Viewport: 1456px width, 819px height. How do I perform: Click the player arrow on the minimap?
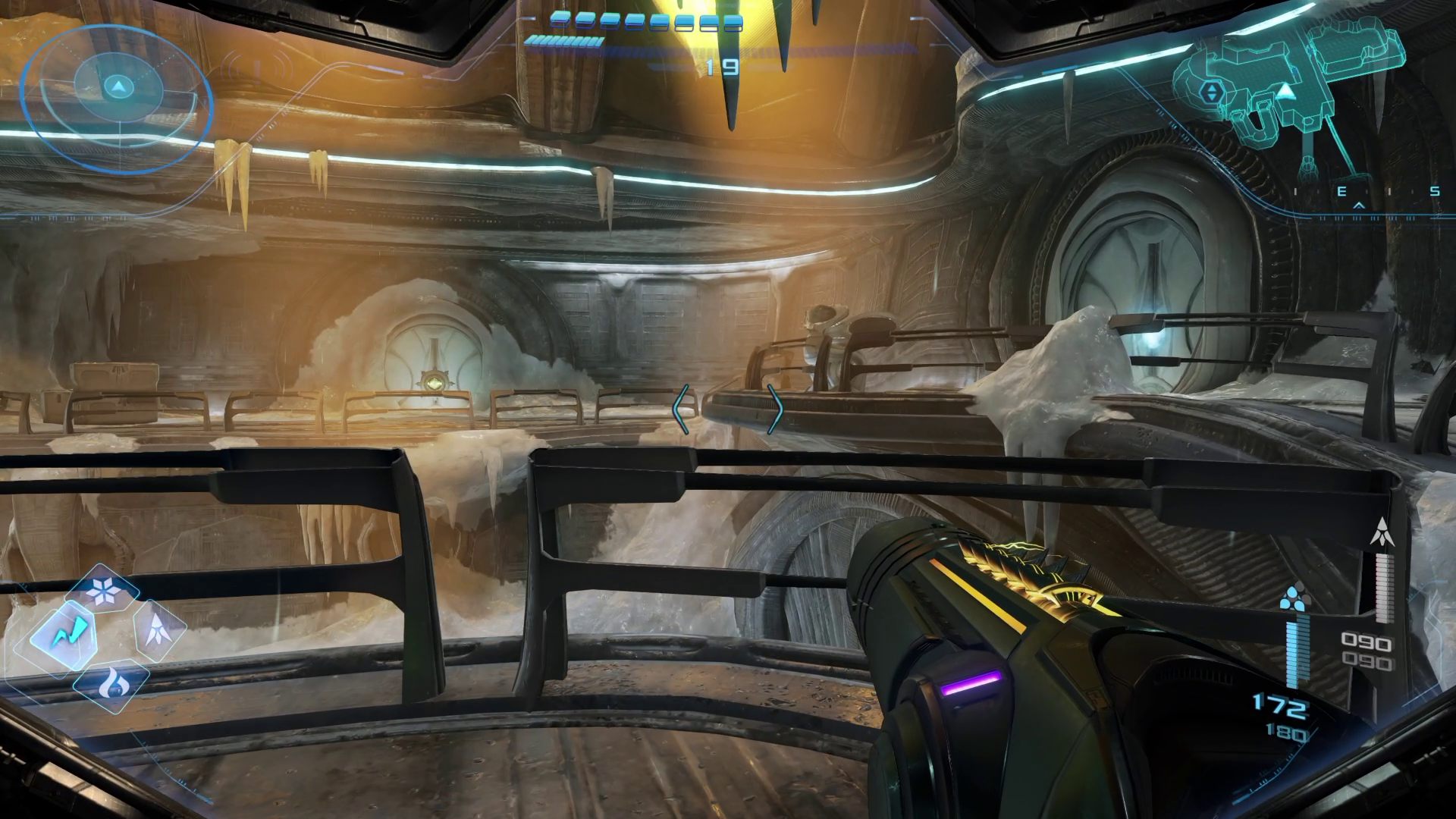coord(1285,93)
